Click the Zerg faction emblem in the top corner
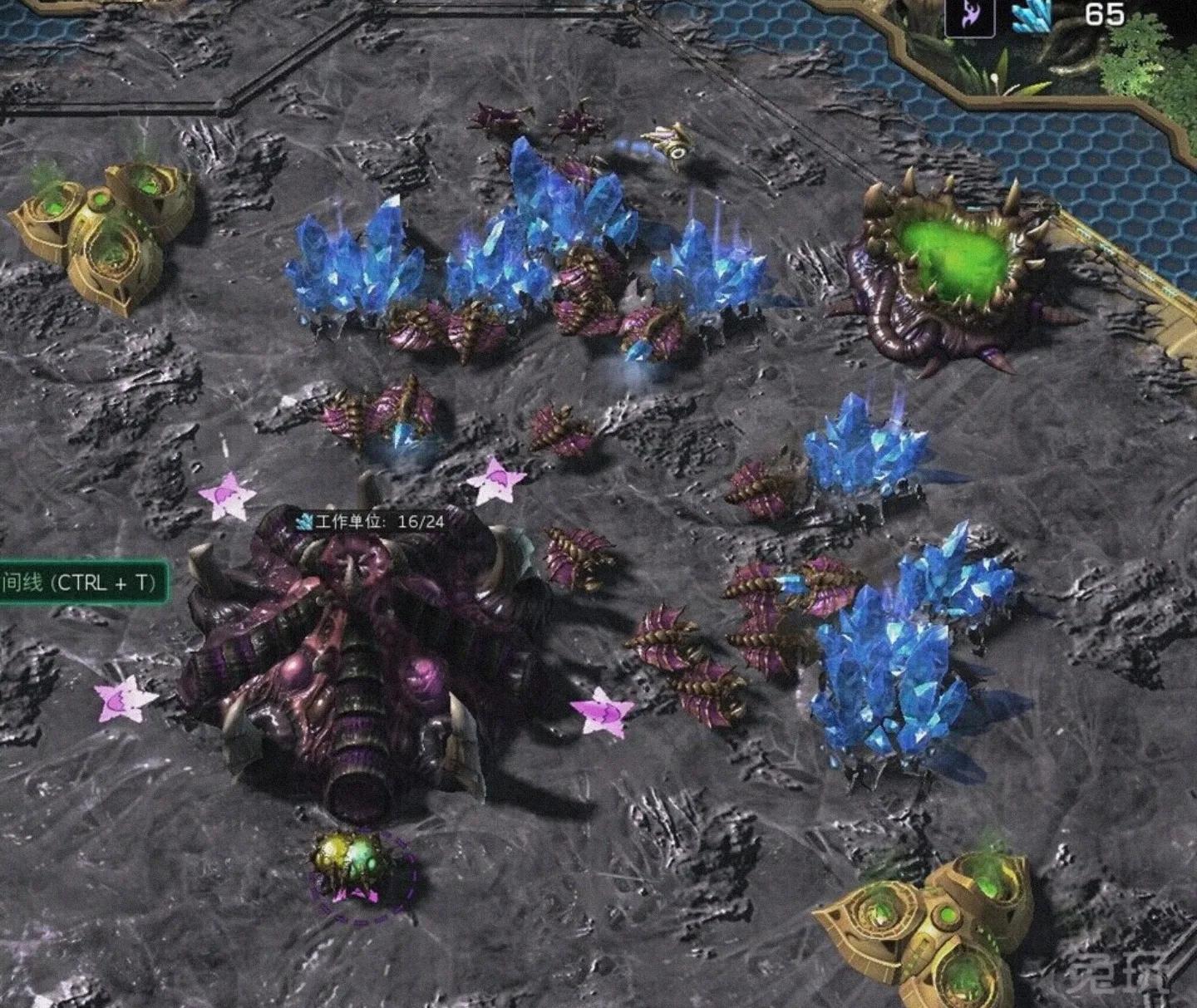Image resolution: width=1197 pixels, height=1008 pixels. click(x=970, y=14)
